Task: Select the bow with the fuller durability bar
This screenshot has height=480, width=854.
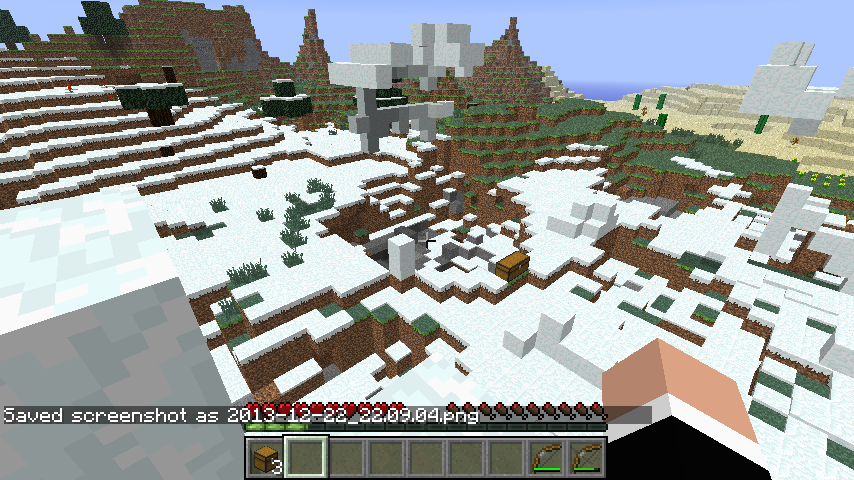Action: [x=546, y=459]
